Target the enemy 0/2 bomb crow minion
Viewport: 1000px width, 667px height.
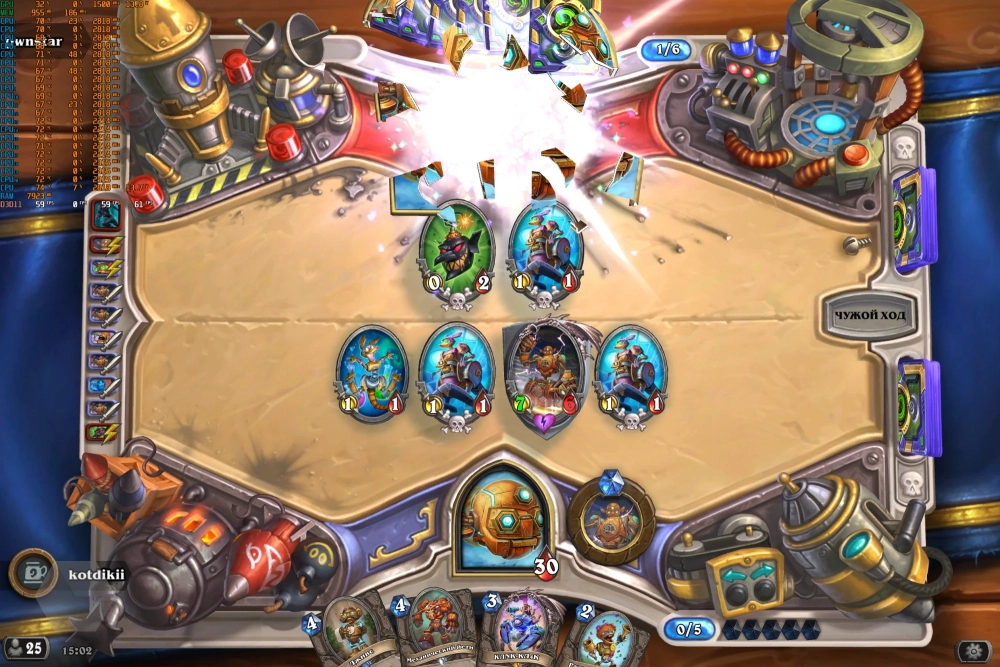click(455, 250)
